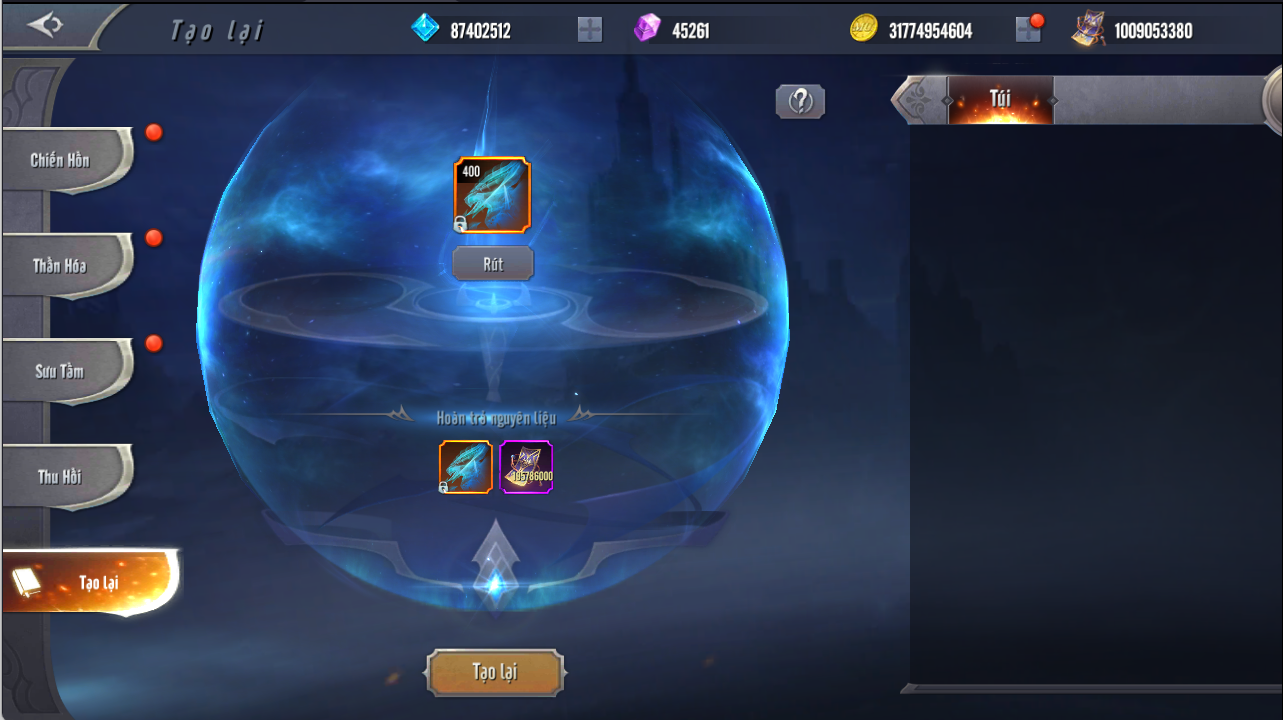
Task: Click the purple gem currency icon
Action: pos(647,29)
